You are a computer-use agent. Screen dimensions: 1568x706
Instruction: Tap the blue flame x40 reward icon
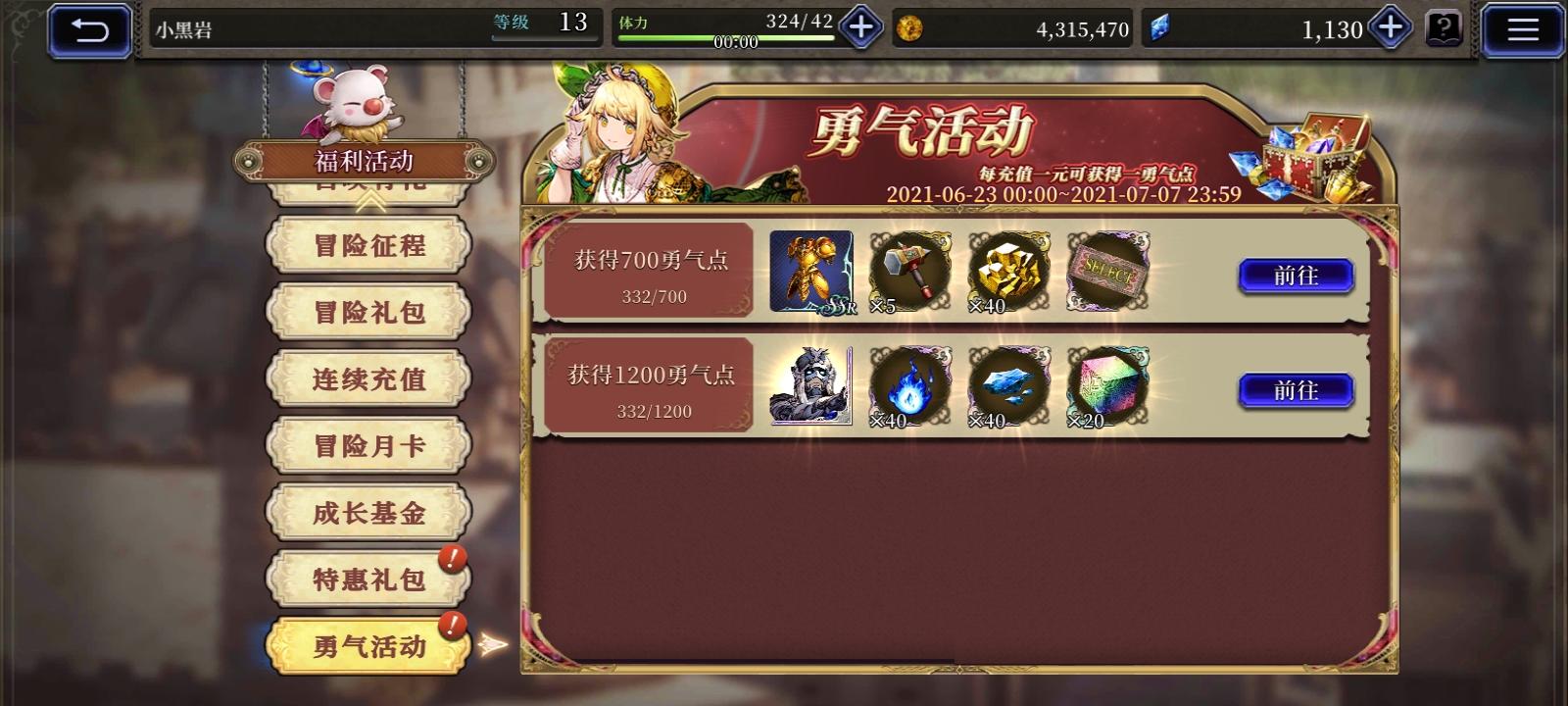(x=909, y=385)
